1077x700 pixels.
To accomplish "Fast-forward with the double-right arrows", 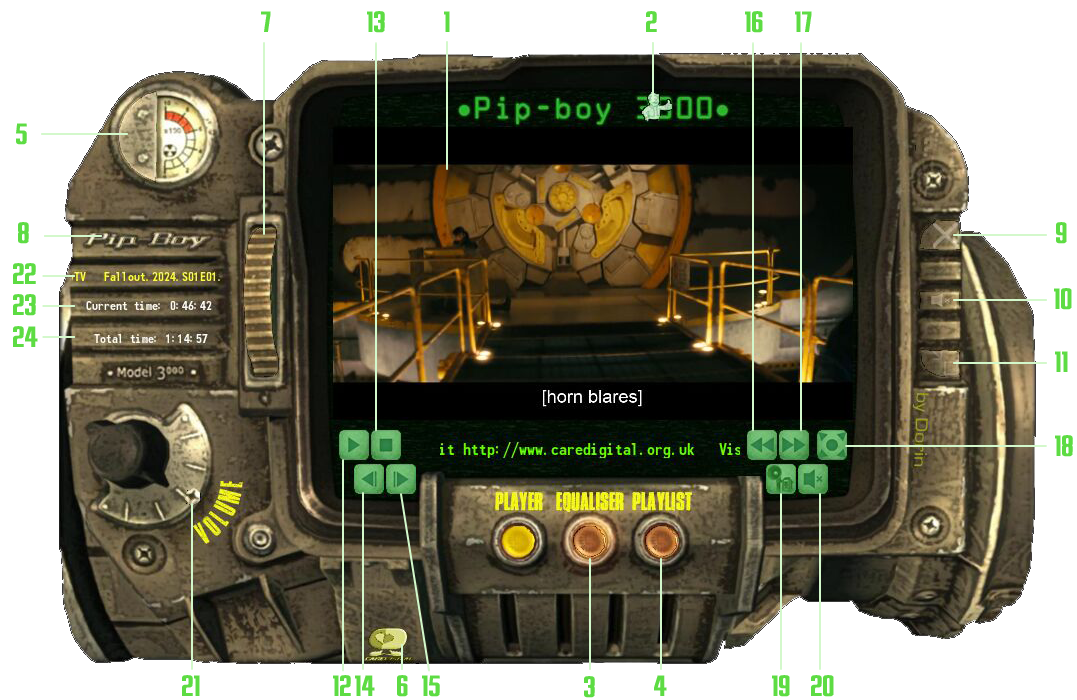I will [x=794, y=444].
